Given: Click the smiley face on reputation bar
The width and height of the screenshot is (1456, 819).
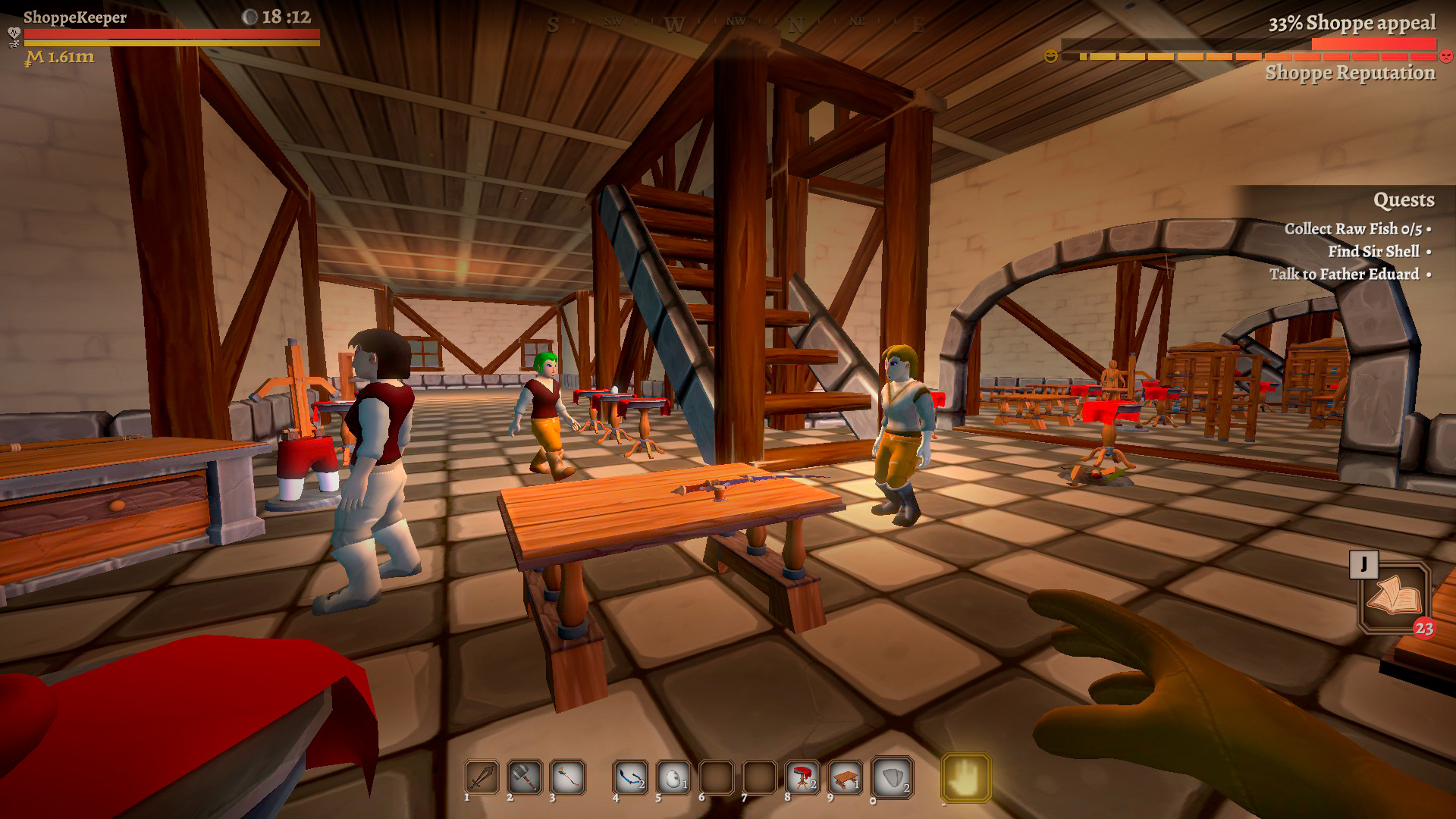Looking at the screenshot, I should click(x=1050, y=55).
